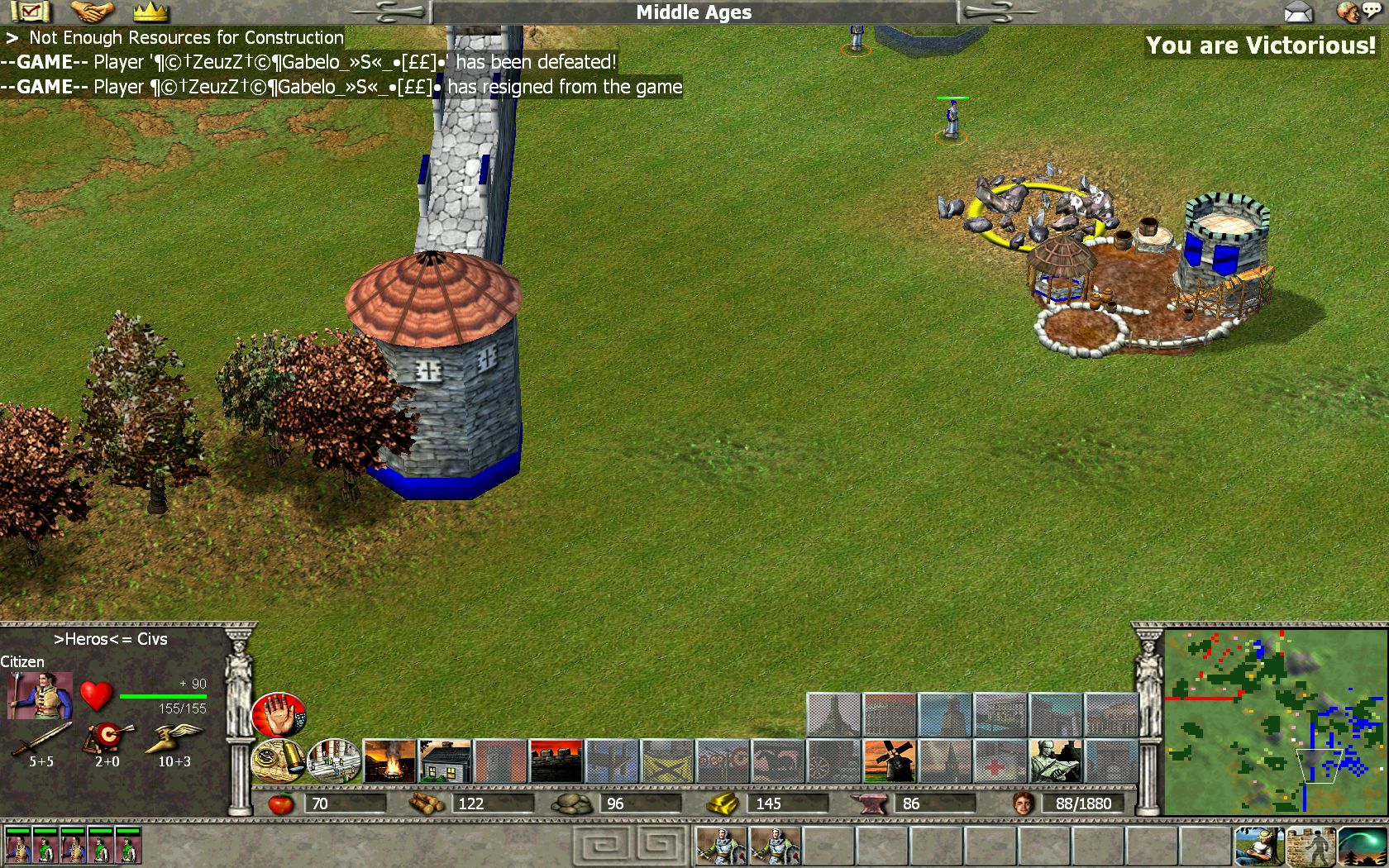Select the windmill granary build option
This screenshot has width=1389, height=868.
(x=889, y=761)
